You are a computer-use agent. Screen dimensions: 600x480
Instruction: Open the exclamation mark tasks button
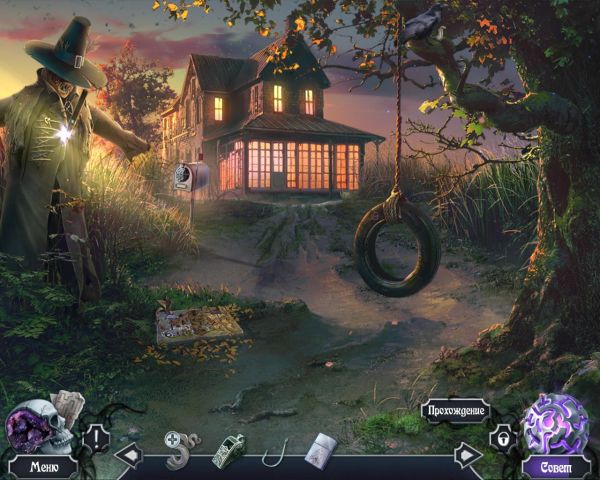click(x=97, y=437)
